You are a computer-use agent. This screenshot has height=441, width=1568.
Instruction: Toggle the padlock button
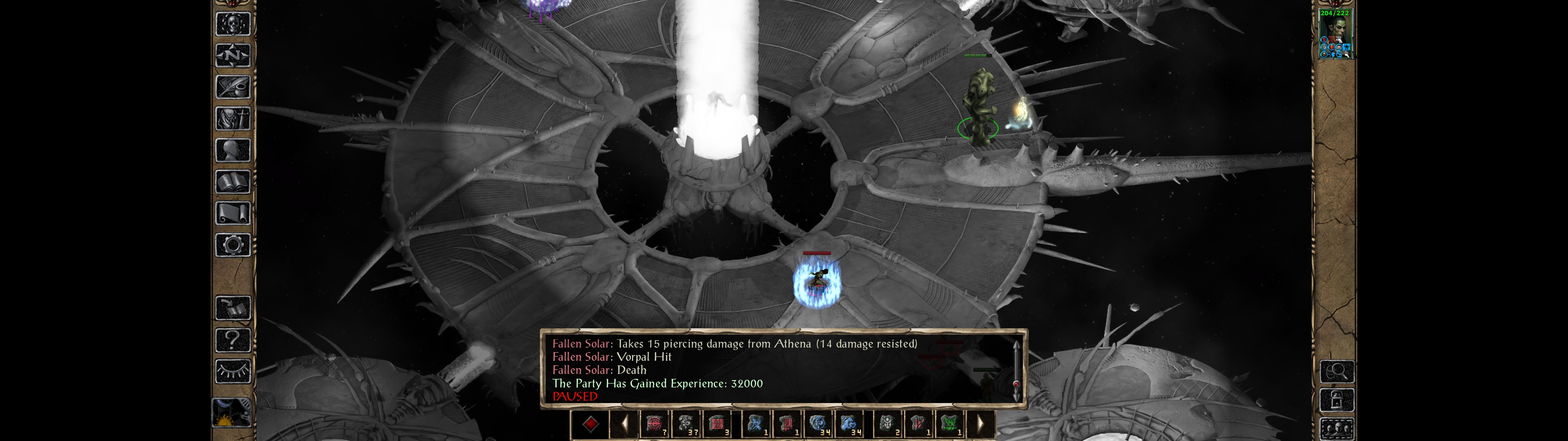tap(1337, 401)
